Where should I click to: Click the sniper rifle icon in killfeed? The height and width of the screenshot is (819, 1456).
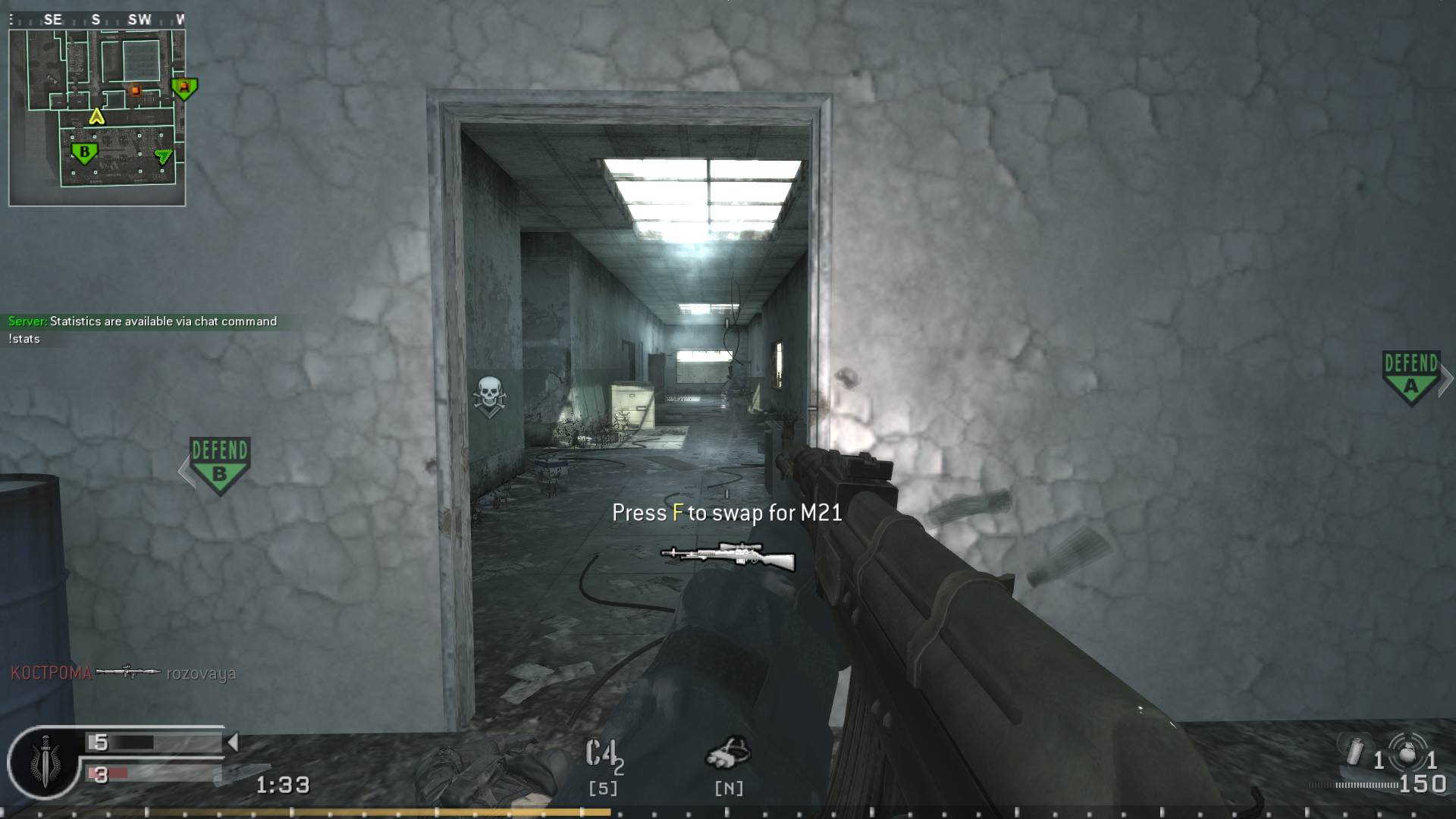click(129, 672)
